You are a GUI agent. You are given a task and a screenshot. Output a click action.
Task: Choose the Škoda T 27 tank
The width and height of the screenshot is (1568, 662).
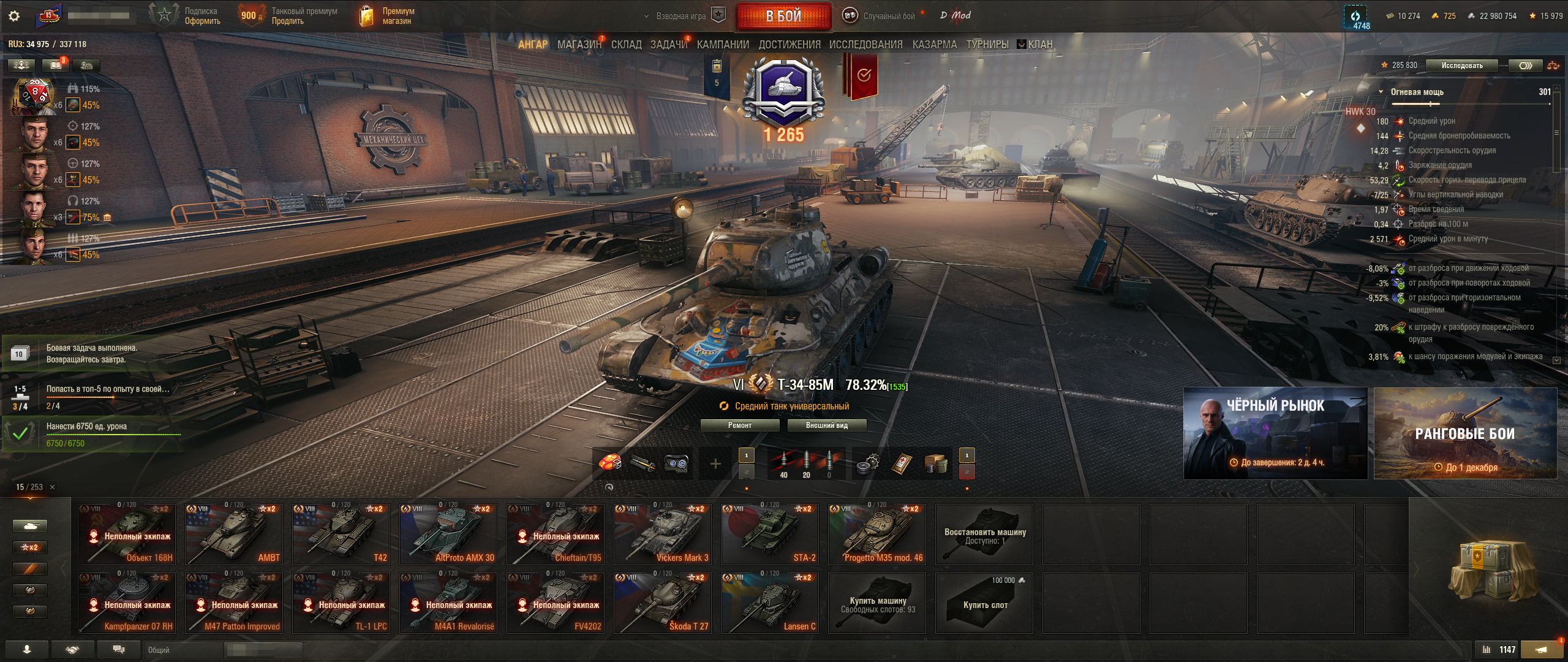pos(663,603)
